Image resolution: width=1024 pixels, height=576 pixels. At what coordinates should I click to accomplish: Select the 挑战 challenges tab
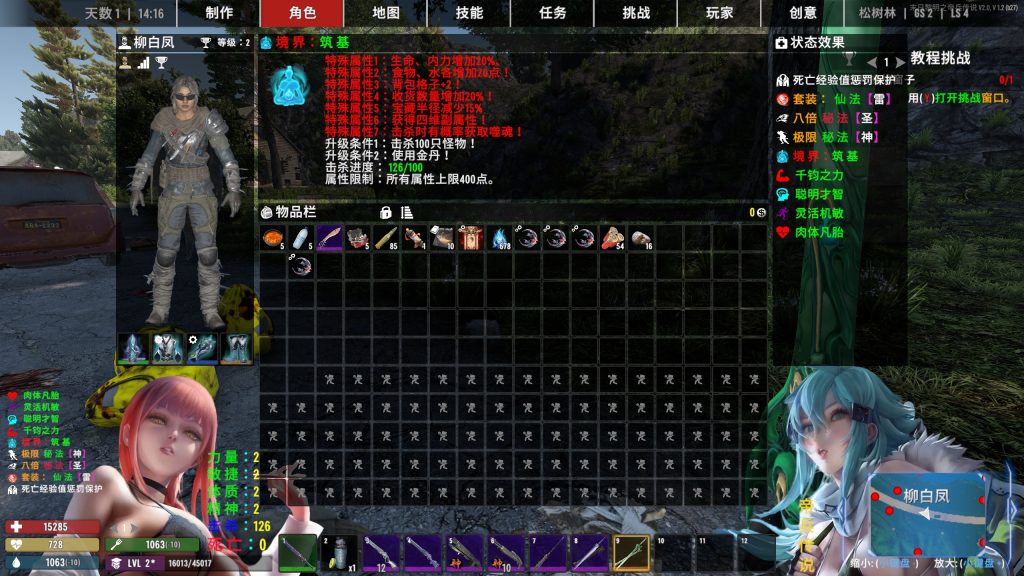click(636, 13)
